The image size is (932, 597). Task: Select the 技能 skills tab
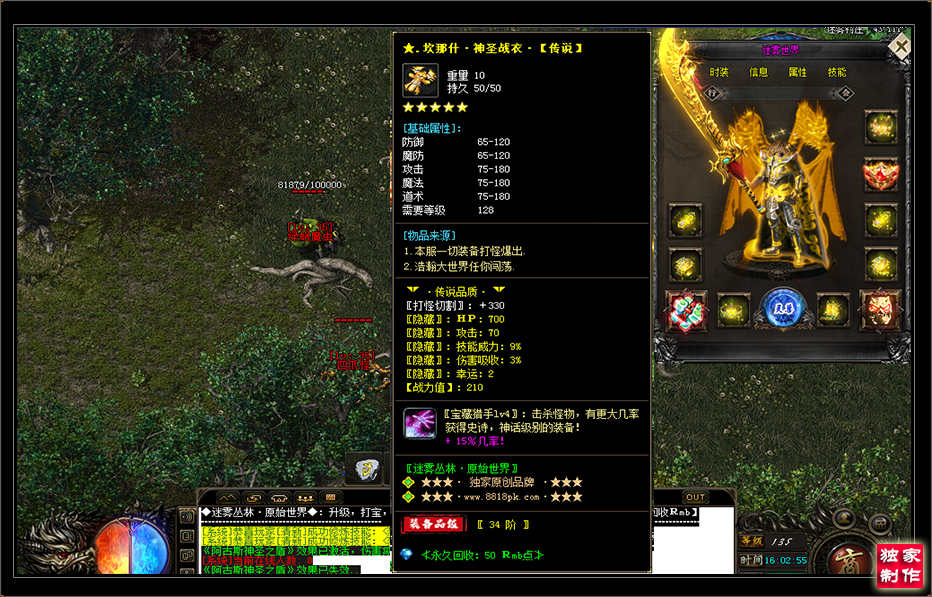pyautogui.click(x=837, y=72)
